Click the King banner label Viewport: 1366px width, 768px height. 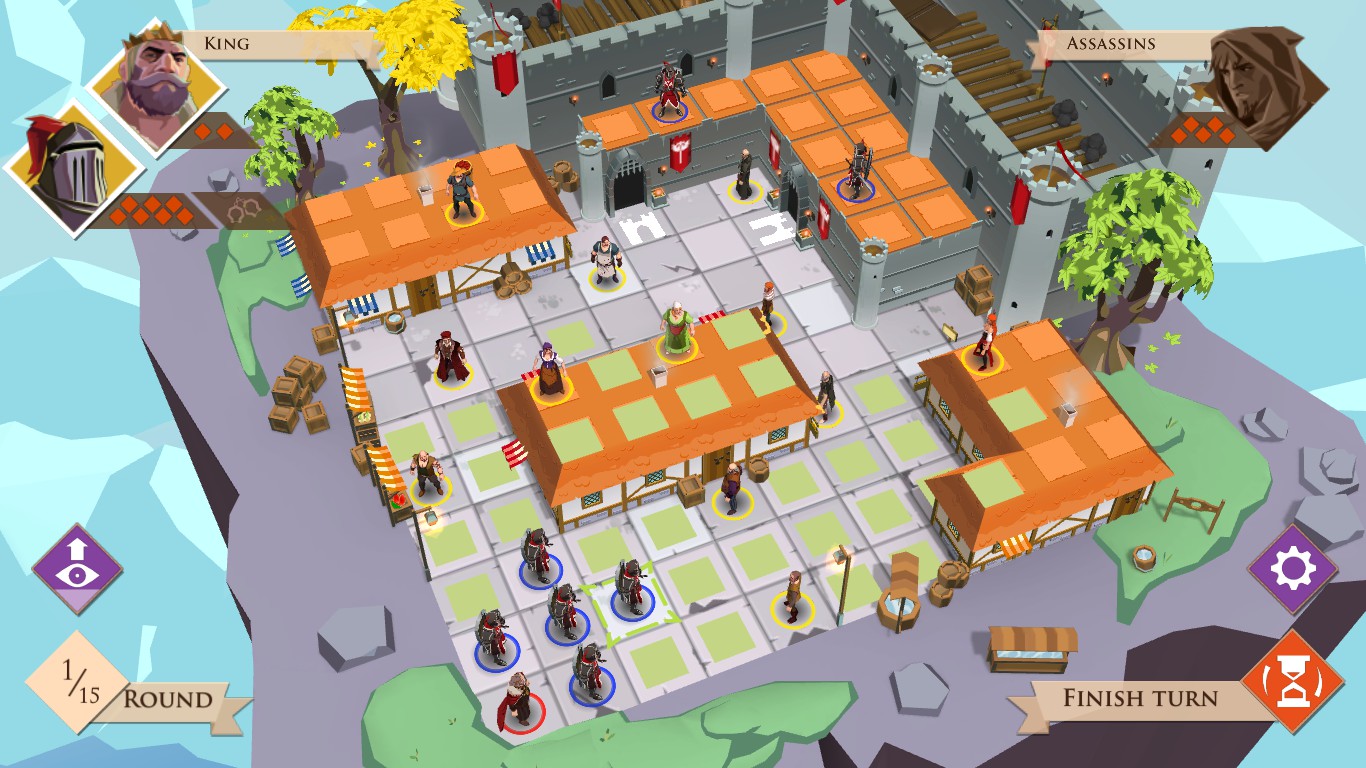coord(225,43)
